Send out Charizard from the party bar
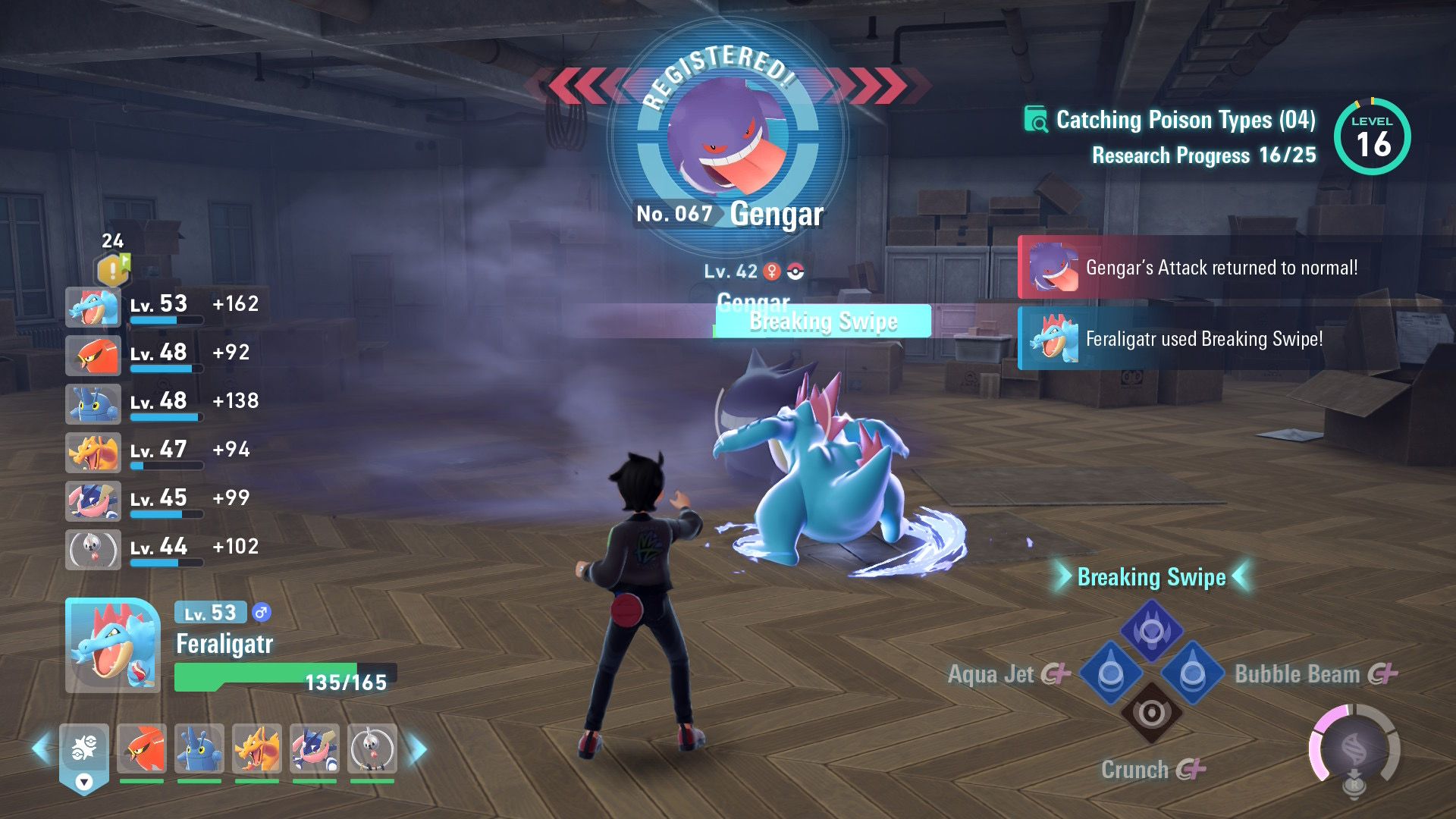Viewport: 1456px width, 819px height. pos(257,748)
